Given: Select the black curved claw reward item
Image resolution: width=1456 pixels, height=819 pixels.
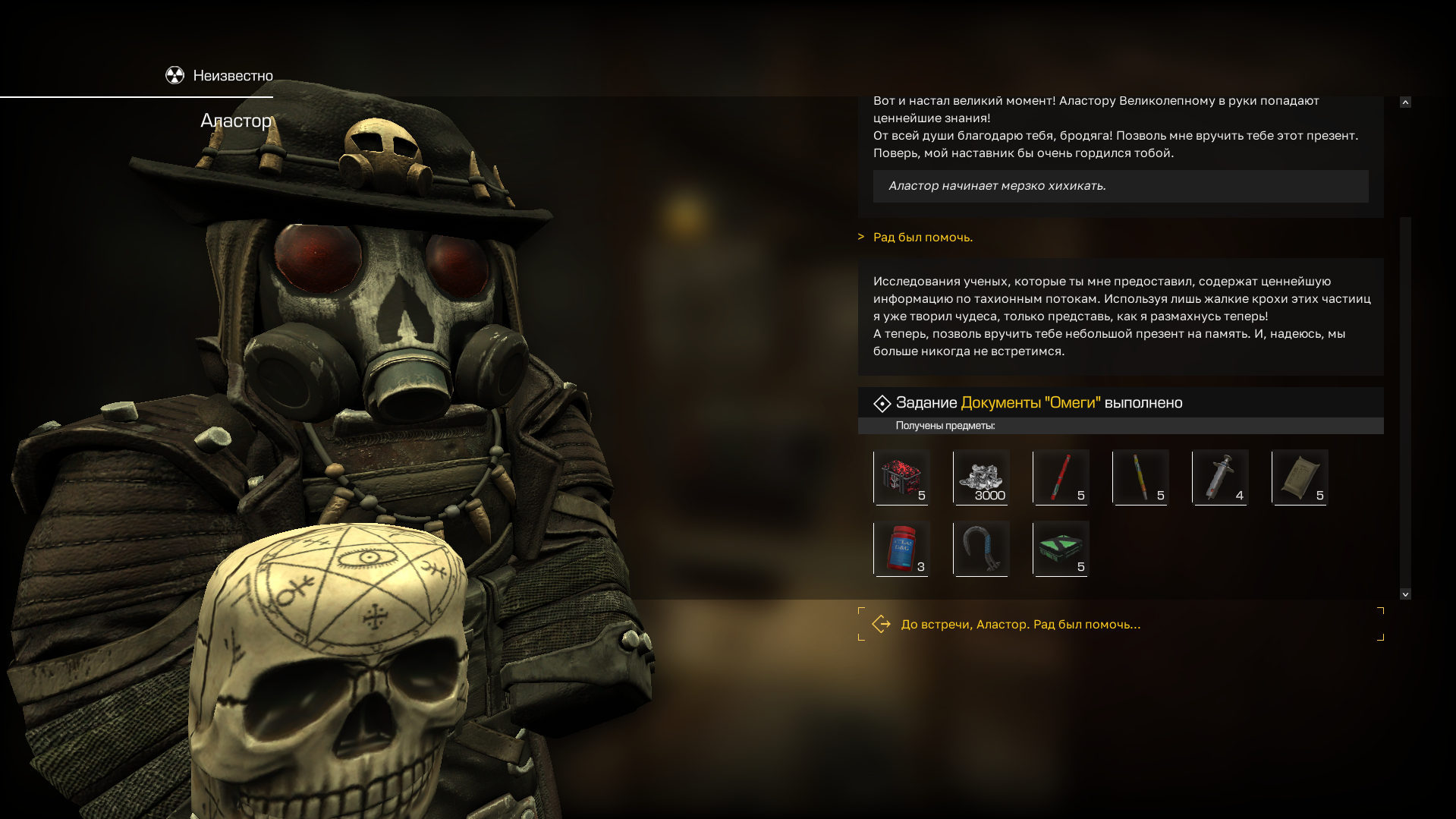Looking at the screenshot, I should pyautogui.click(x=981, y=548).
